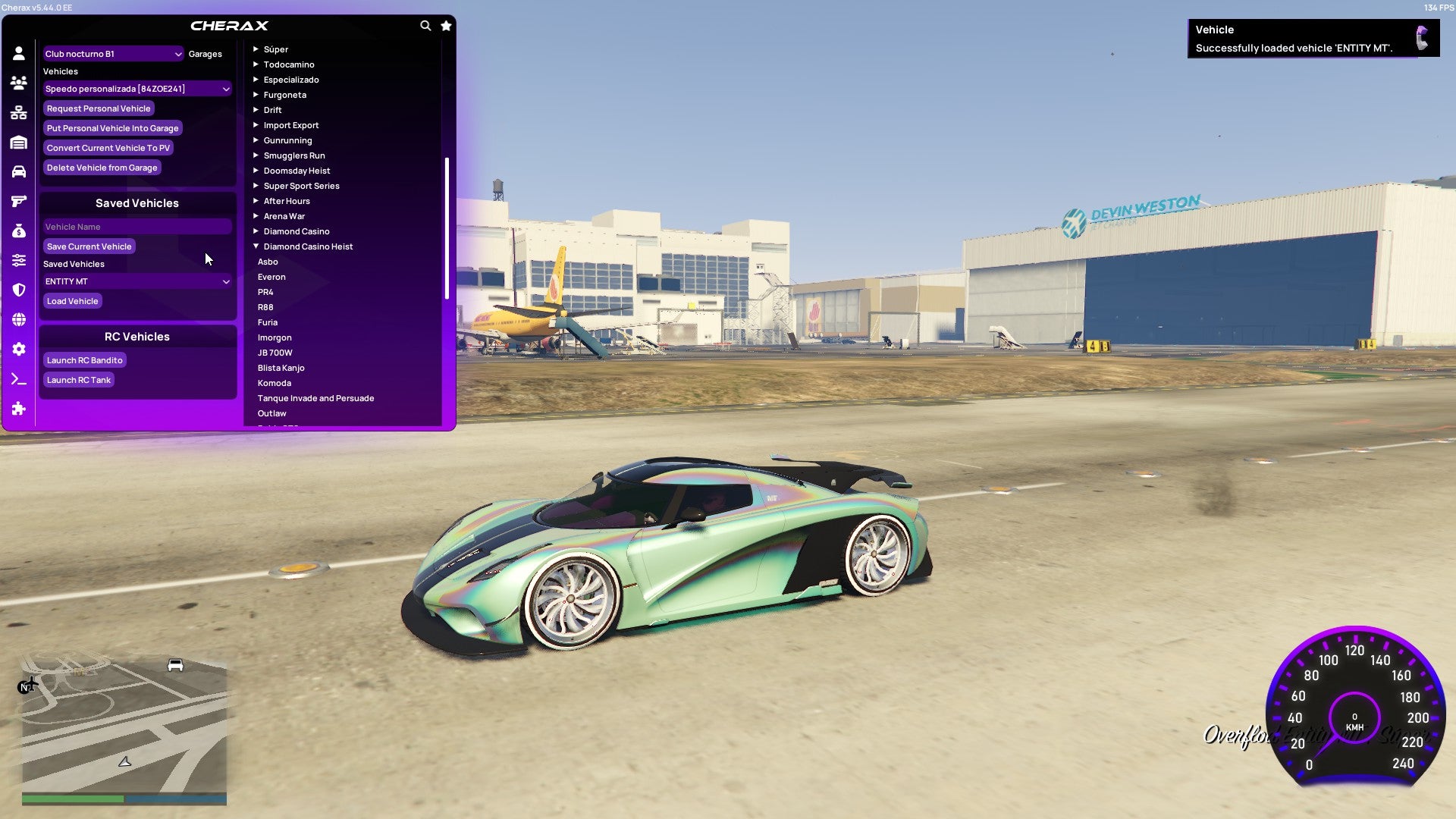The width and height of the screenshot is (1456, 819).
Task: Select Outlaw in the Diamond Casino Heist list
Action: pos(271,413)
